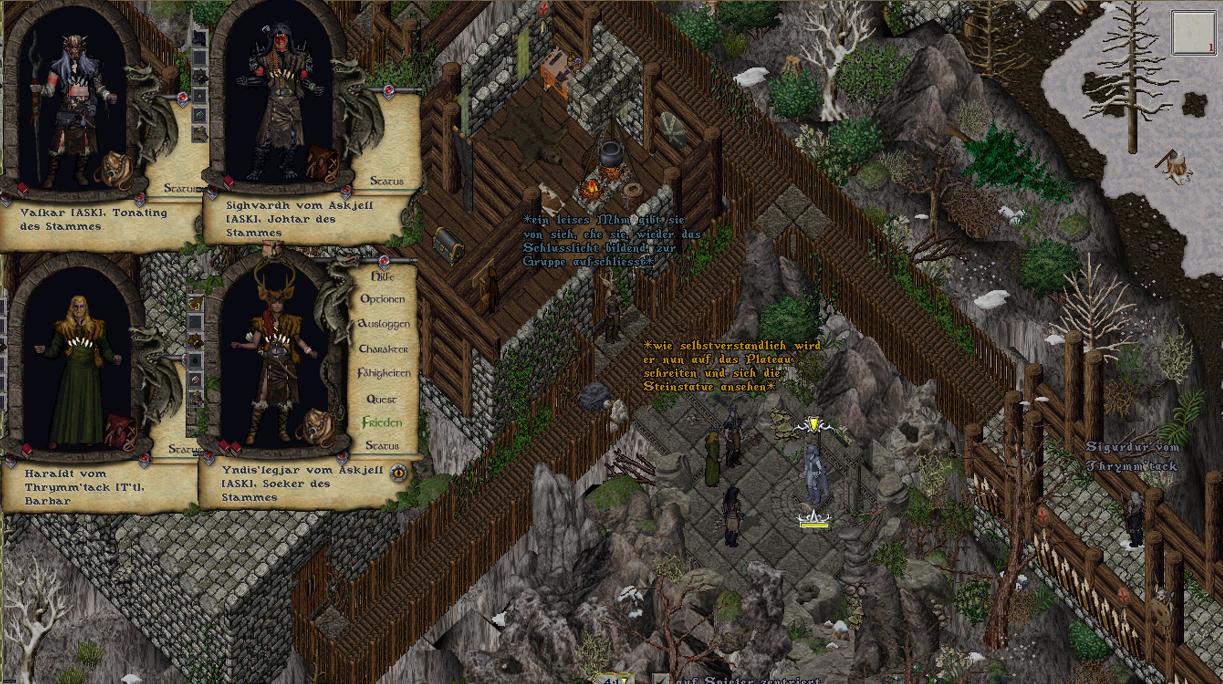Toggle the green Frieden peace mode
Image resolution: width=1223 pixels, height=684 pixels.
(x=381, y=422)
